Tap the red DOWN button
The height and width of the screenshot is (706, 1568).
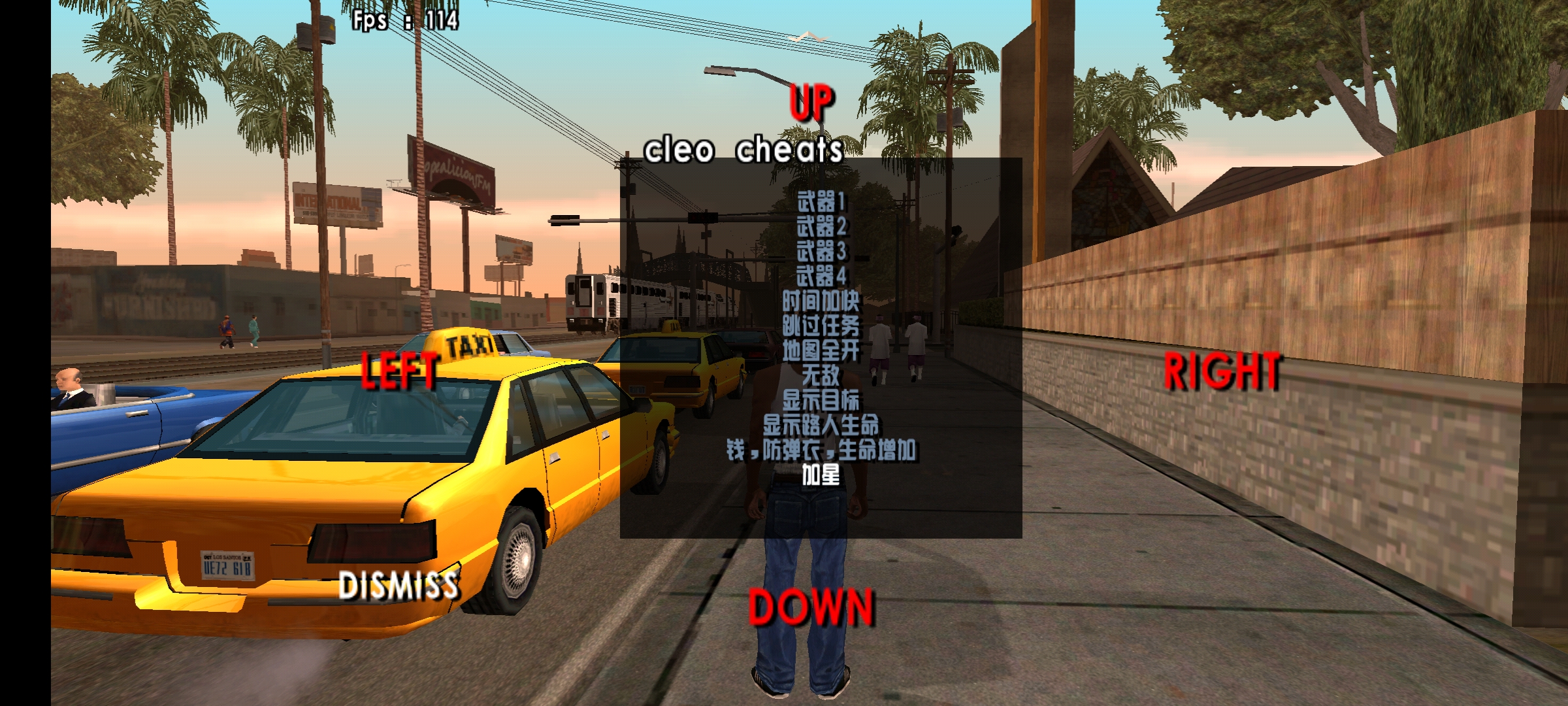(x=811, y=607)
